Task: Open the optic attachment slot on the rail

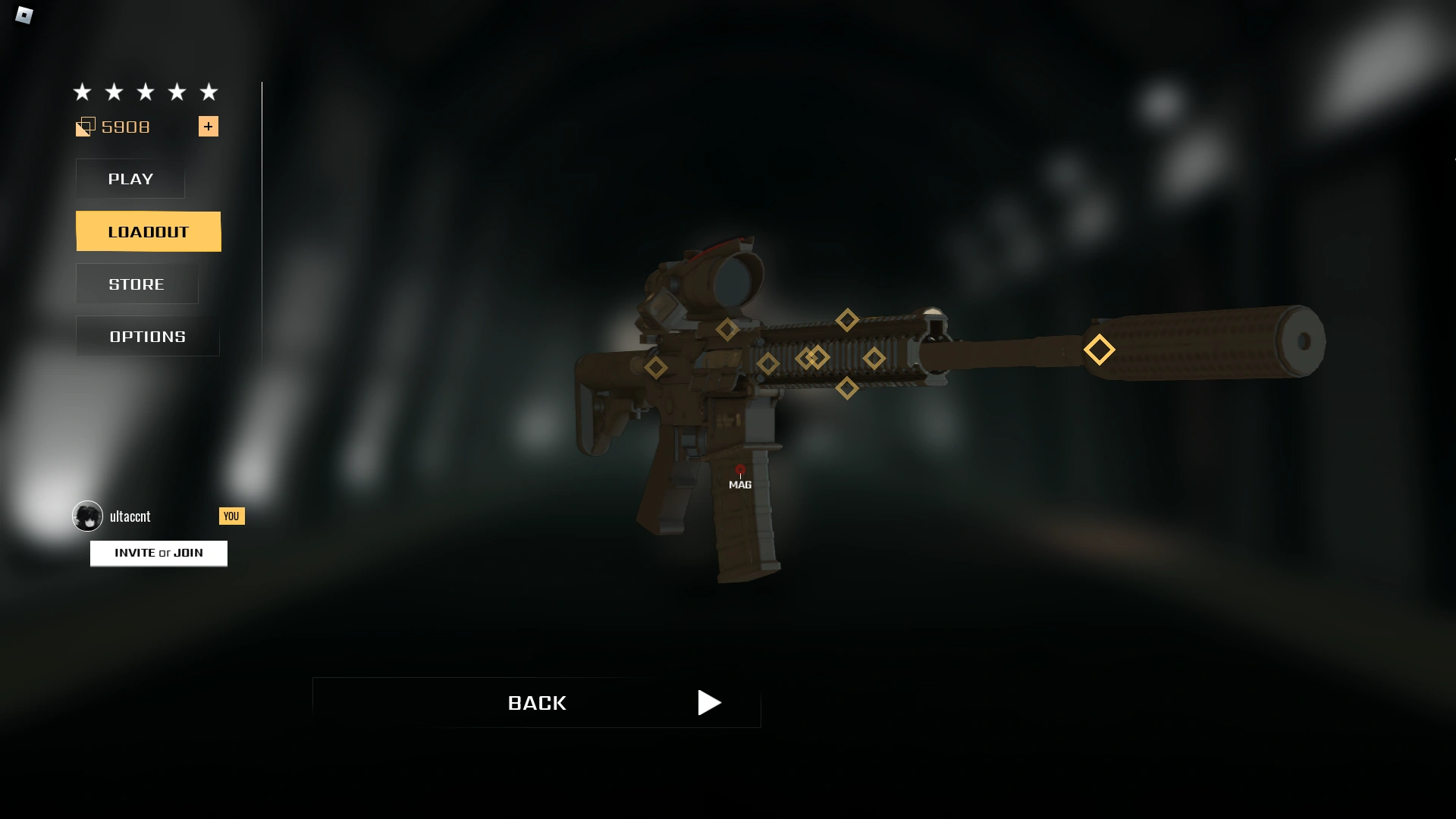Action: tap(727, 330)
